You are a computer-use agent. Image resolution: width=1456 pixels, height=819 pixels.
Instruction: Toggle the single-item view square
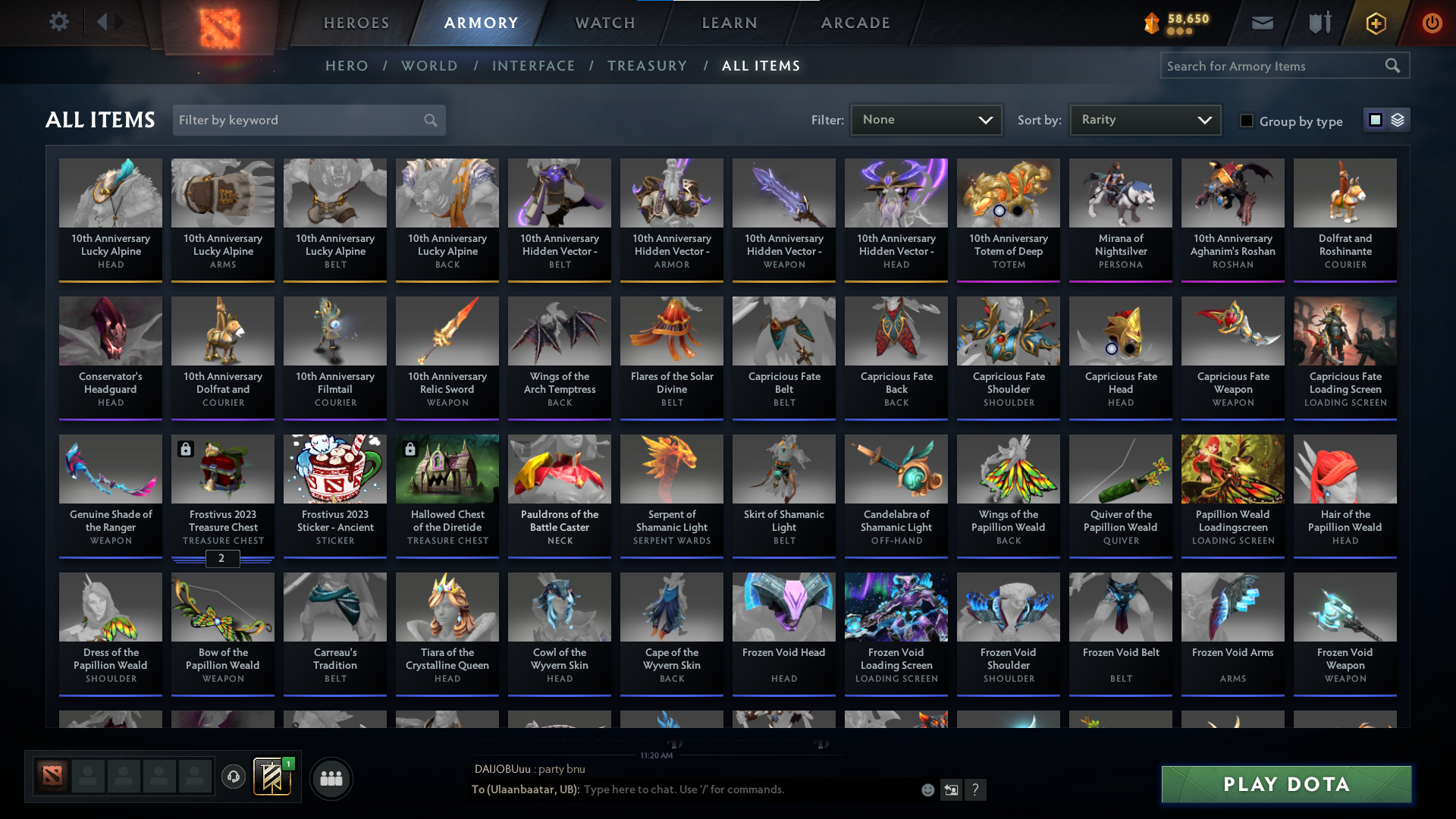[x=1376, y=119]
